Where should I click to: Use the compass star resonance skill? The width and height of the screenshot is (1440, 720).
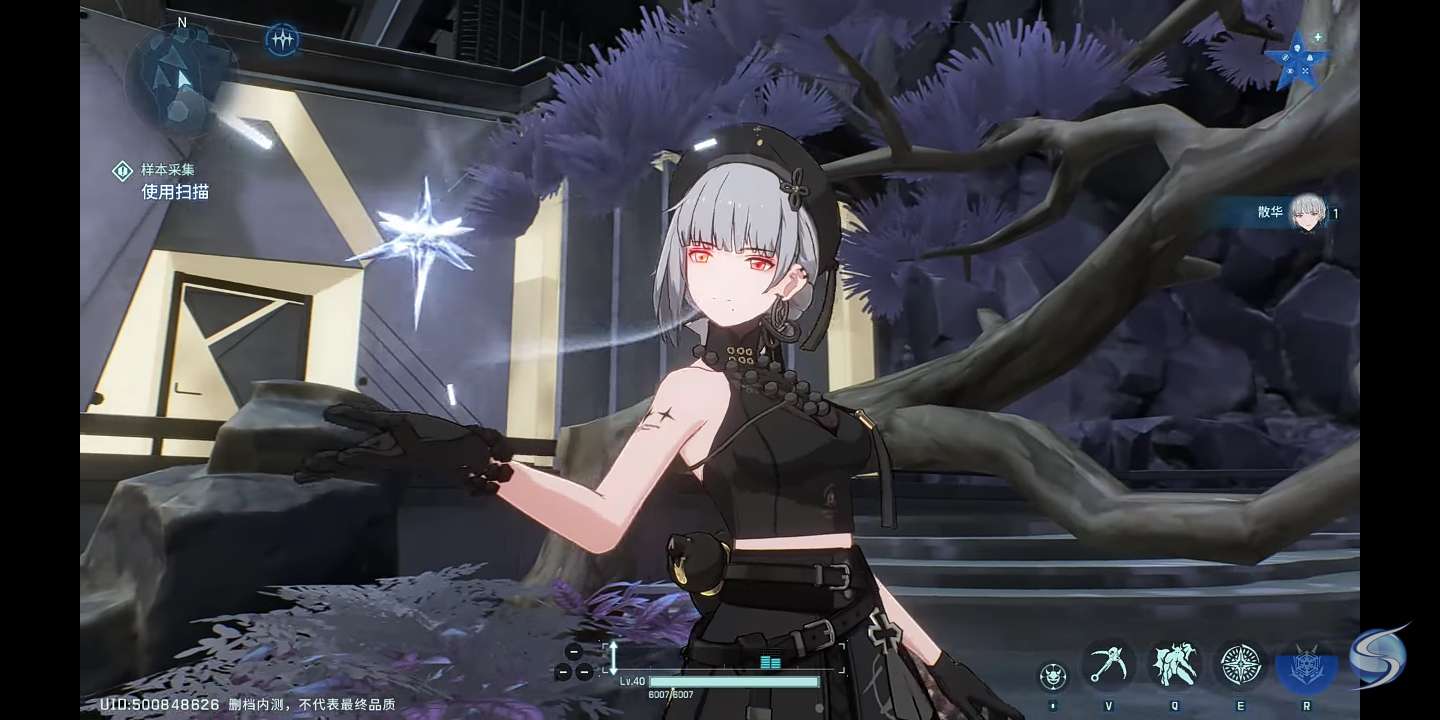(x=1240, y=665)
